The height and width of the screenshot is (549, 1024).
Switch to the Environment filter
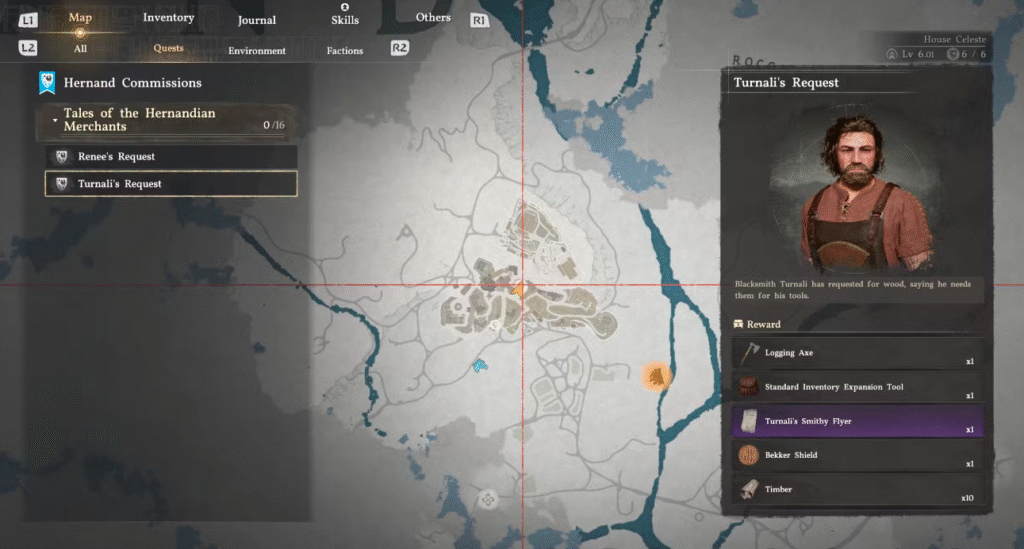[257, 50]
